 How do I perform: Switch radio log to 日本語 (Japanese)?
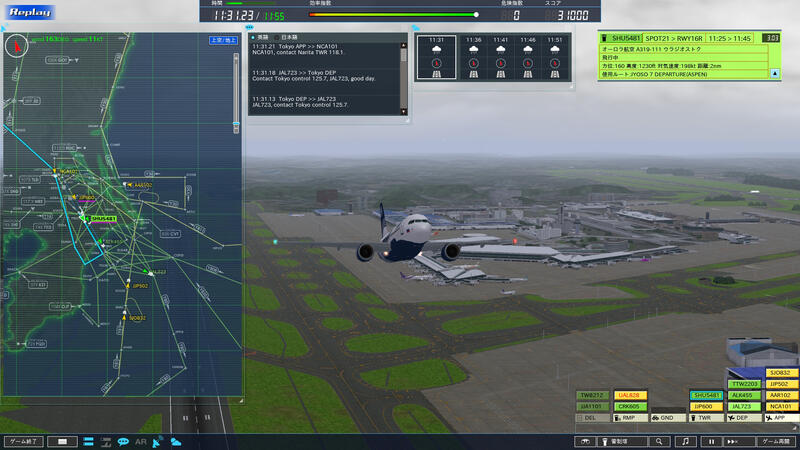pyautogui.click(x=288, y=37)
